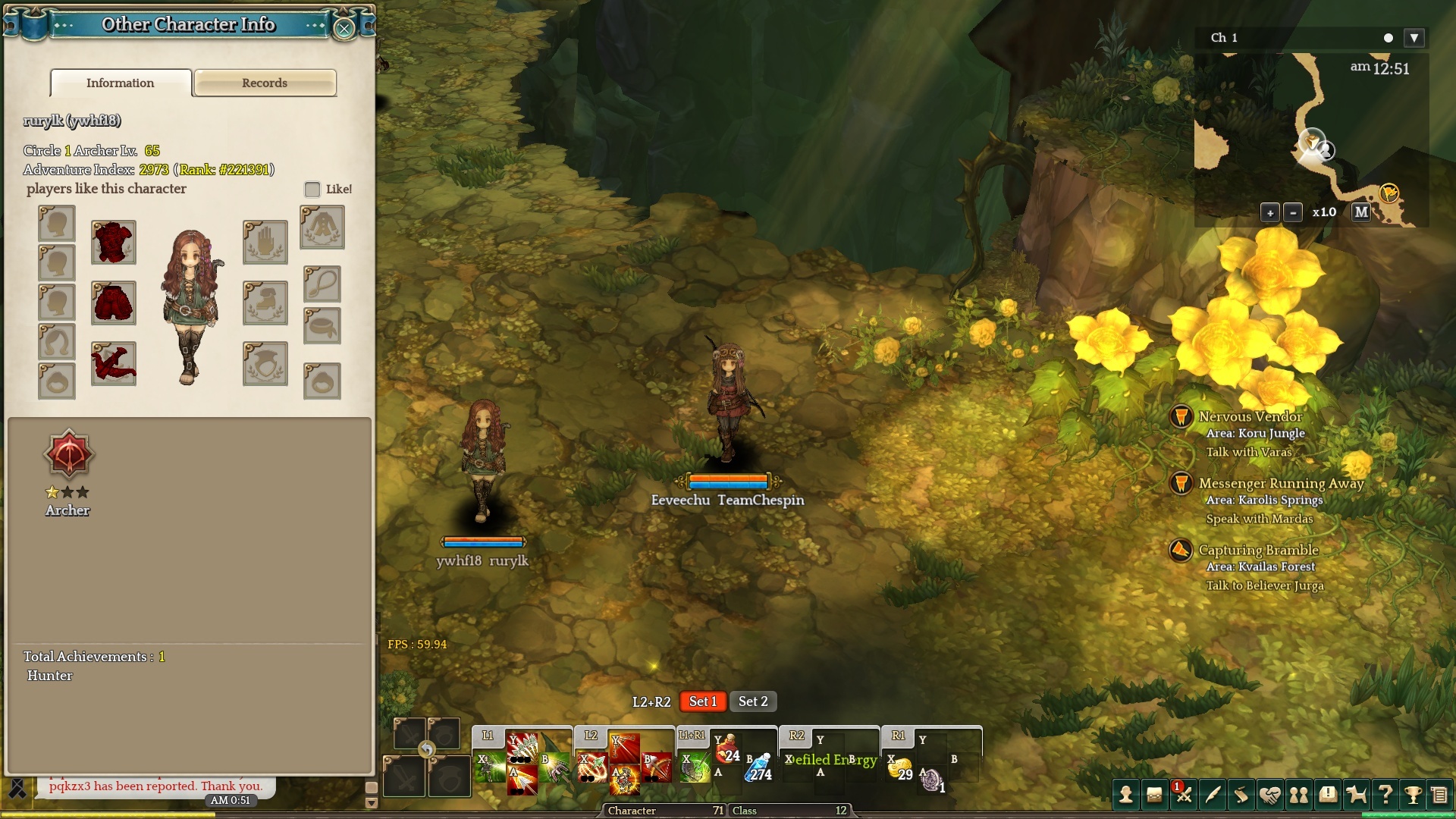The image size is (1456, 819).
Task: Select hotbar Set 1
Action: 703,701
